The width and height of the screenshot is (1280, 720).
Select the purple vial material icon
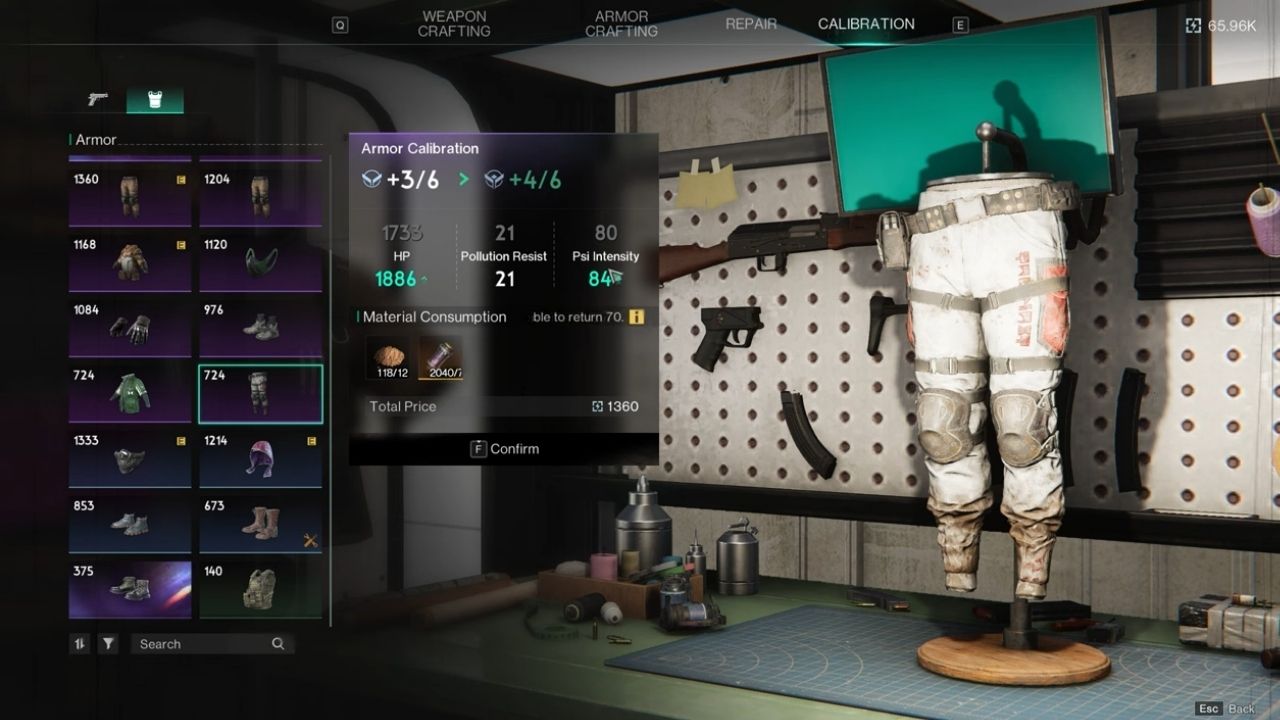[x=442, y=357]
